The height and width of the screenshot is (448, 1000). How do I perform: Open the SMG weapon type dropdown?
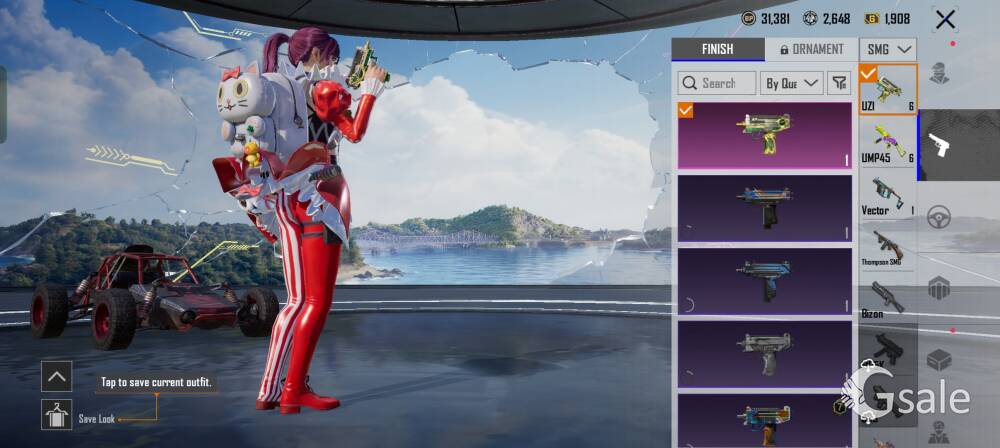(x=889, y=49)
